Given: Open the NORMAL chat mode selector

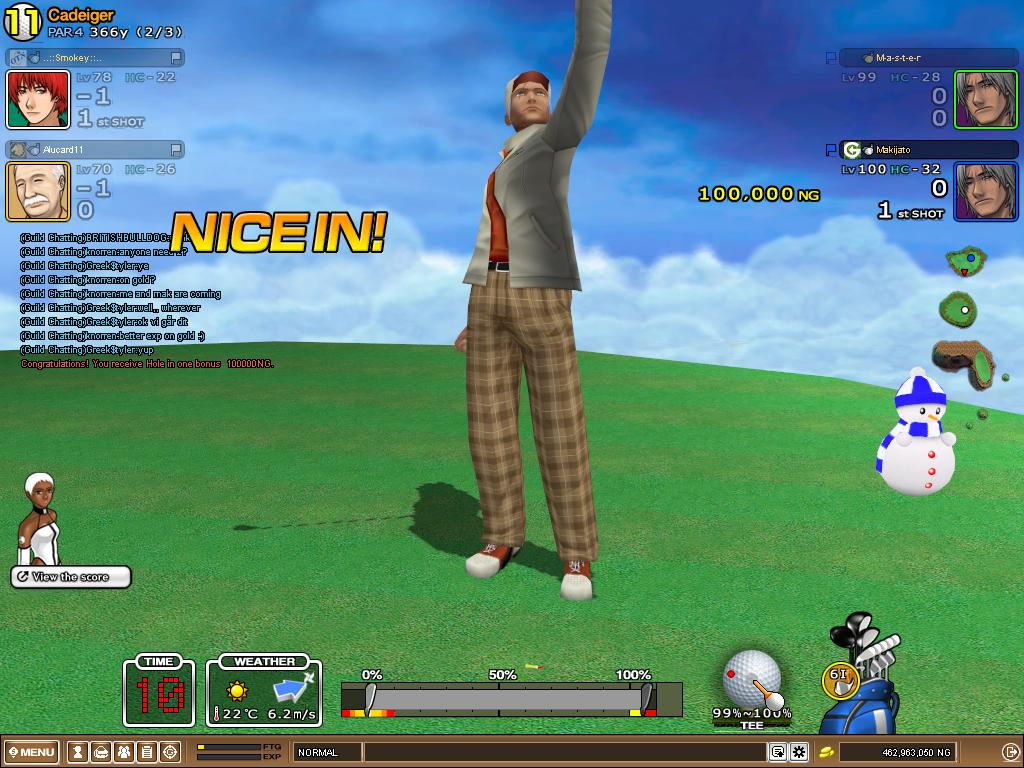Looking at the screenshot, I should [x=326, y=752].
